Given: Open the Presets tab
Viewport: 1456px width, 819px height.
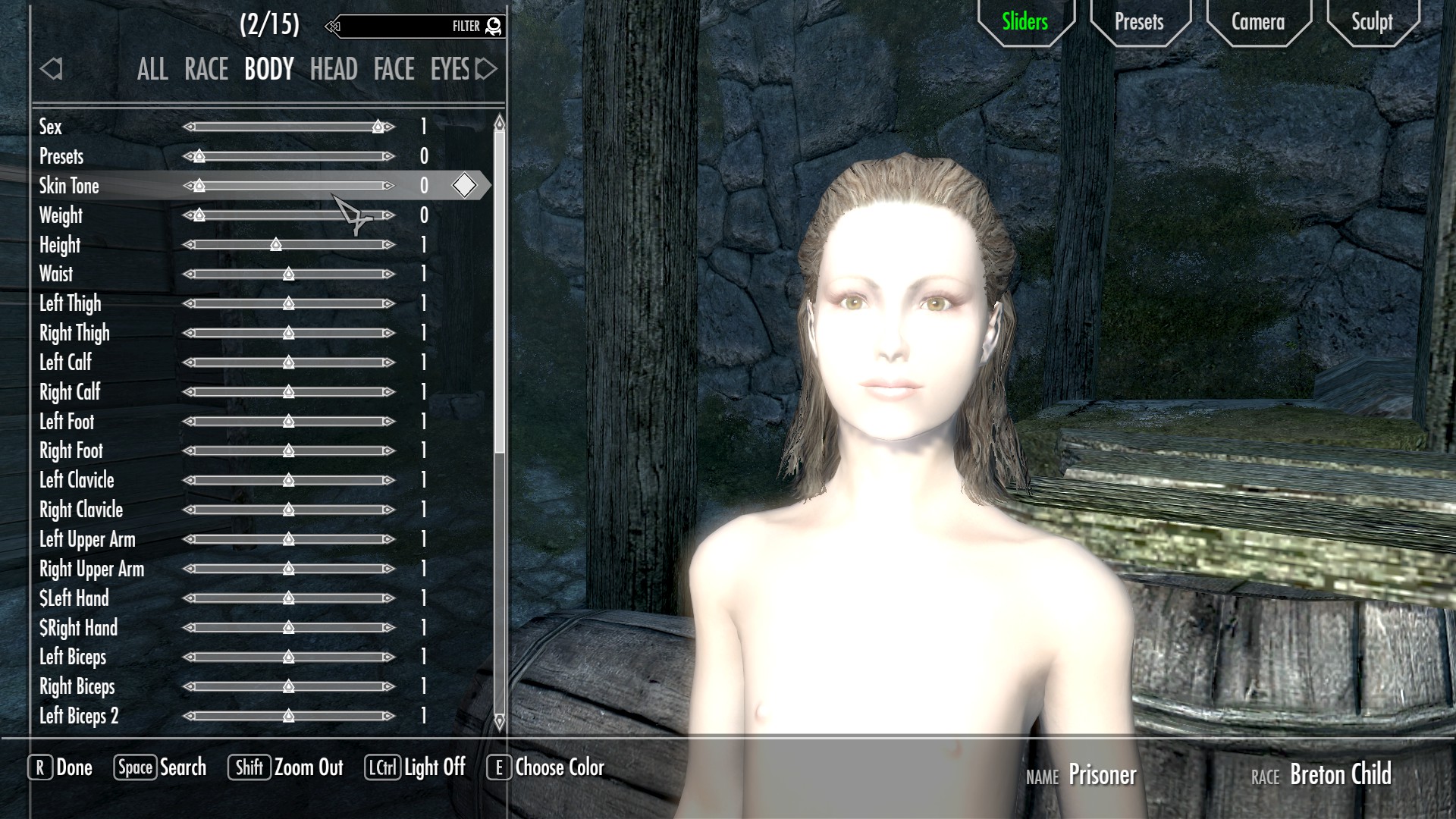Looking at the screenshot, I should tap(1138, 22).
